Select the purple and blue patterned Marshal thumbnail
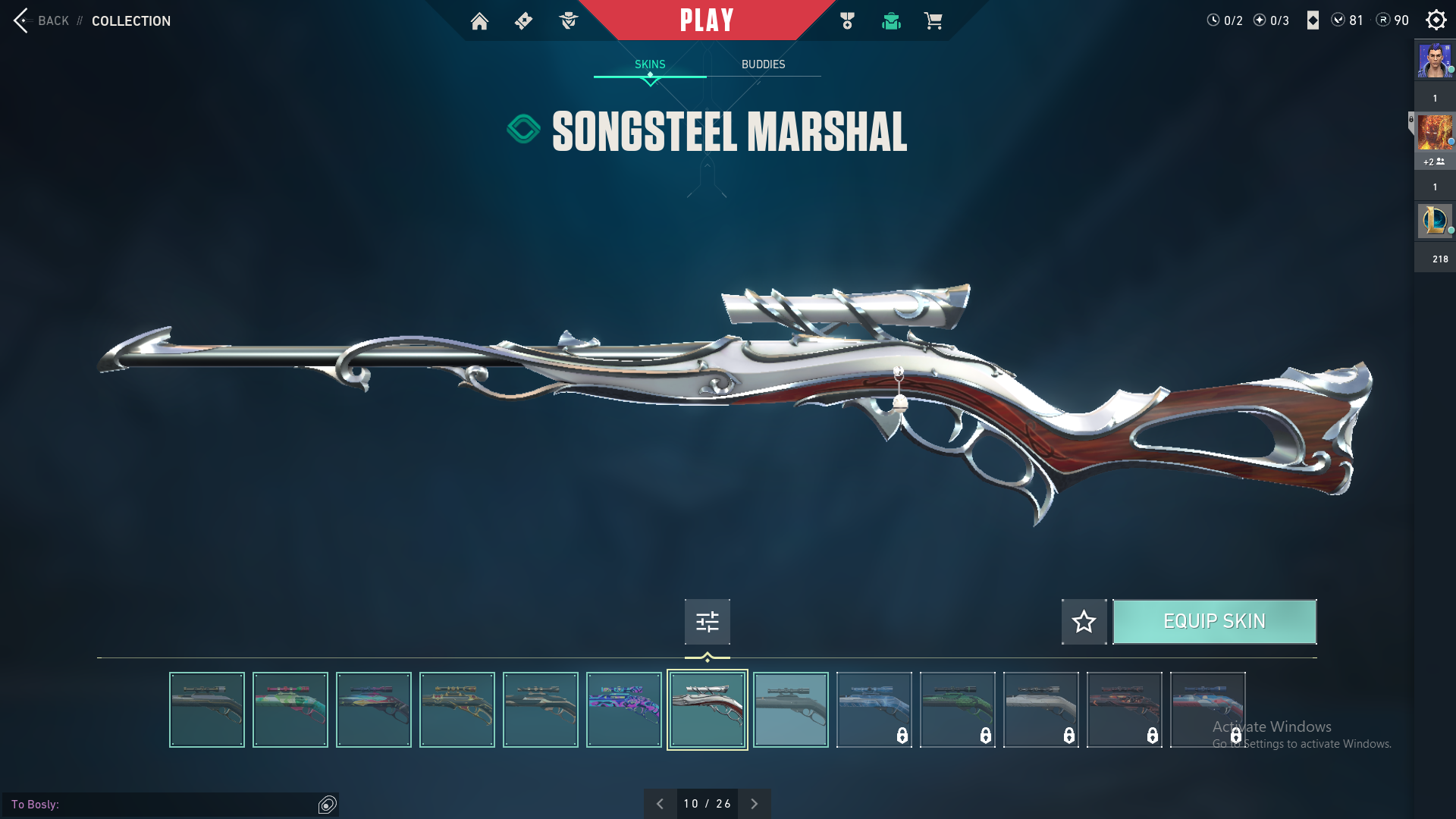 click(x=623, y=710)
